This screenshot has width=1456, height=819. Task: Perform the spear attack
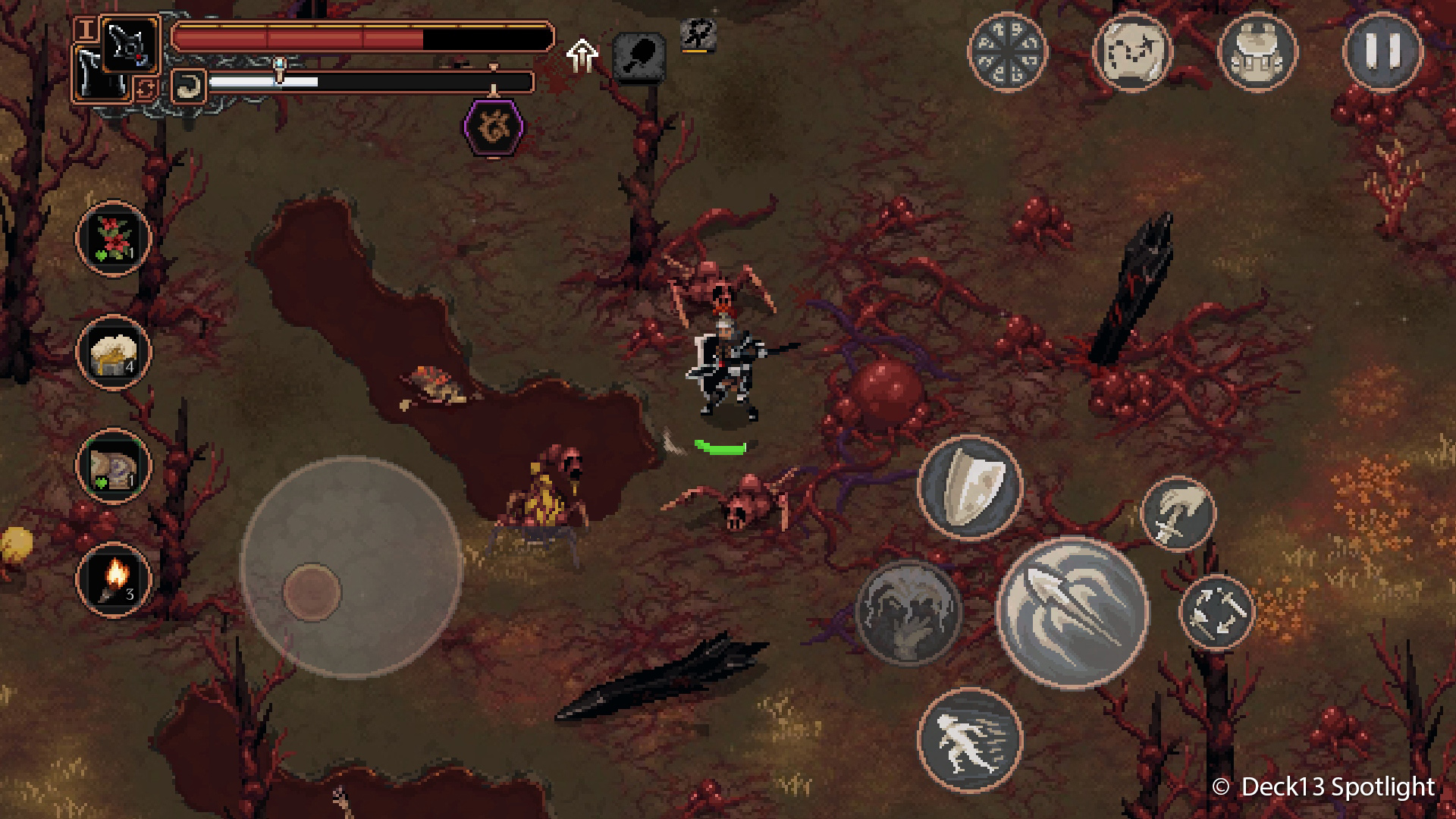pyautogui.click(x=1072, y=611)
